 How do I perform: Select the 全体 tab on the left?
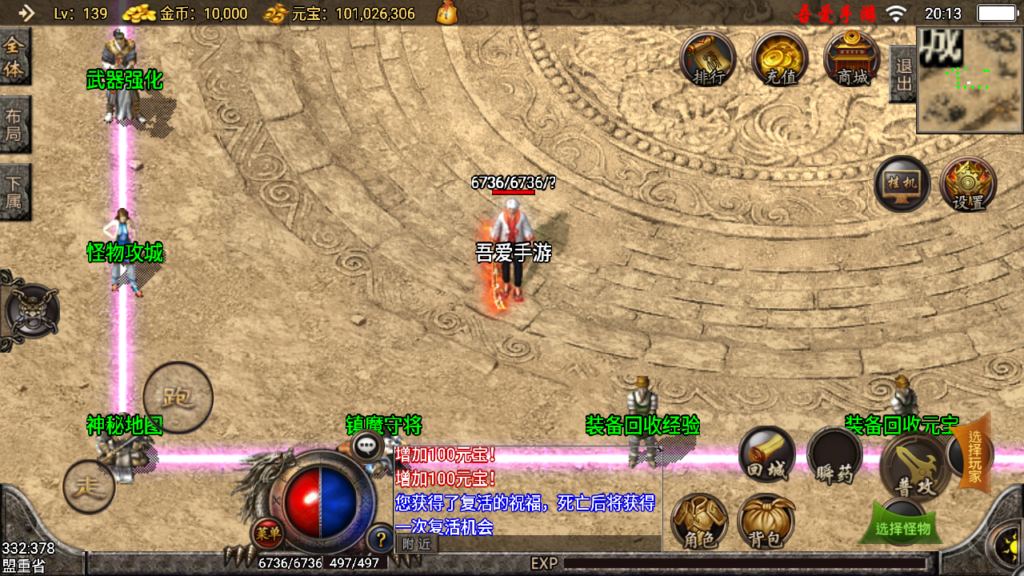tap(14, 57)
